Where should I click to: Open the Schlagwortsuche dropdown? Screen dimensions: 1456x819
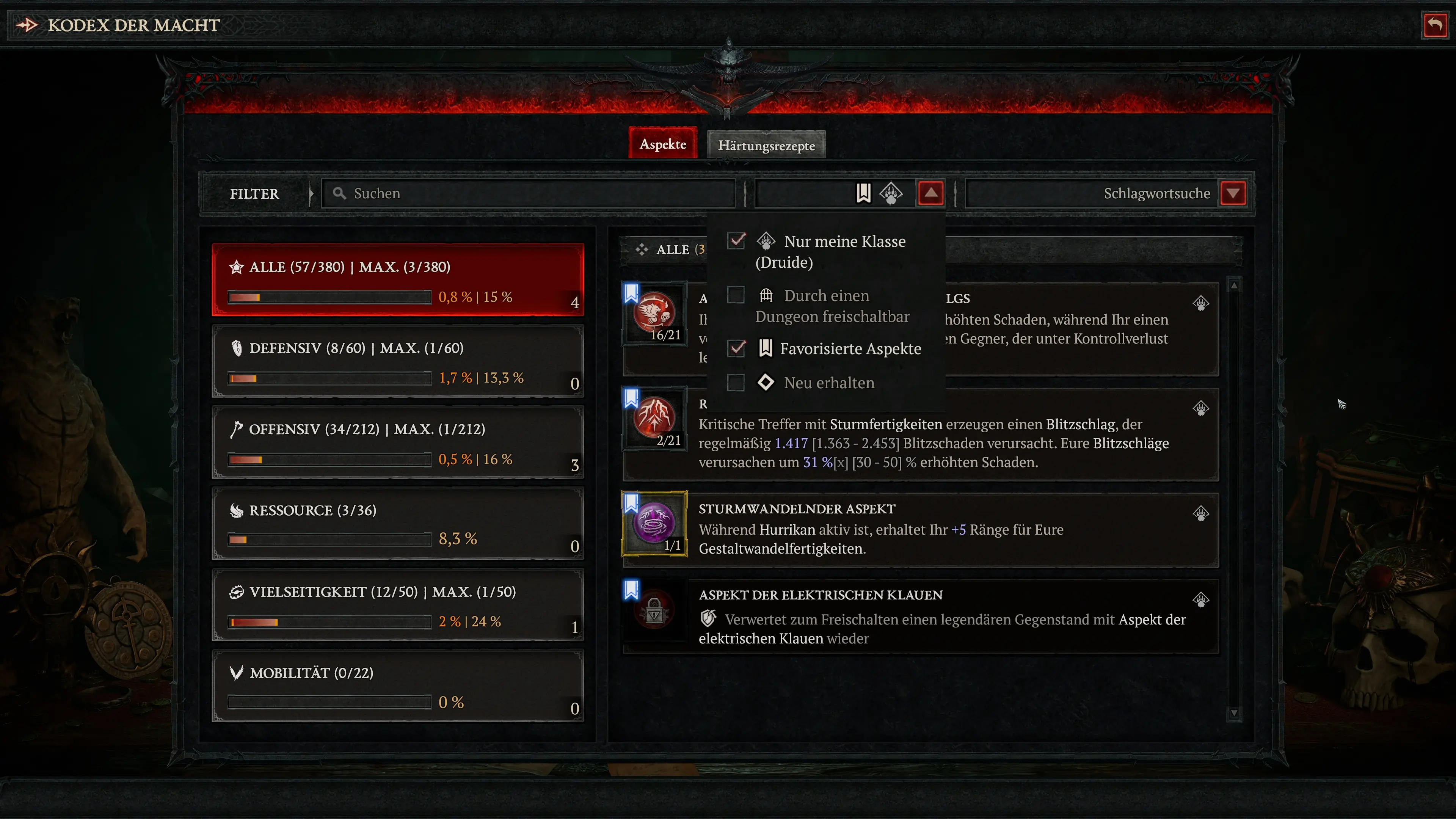click(x=1233, y=193)
